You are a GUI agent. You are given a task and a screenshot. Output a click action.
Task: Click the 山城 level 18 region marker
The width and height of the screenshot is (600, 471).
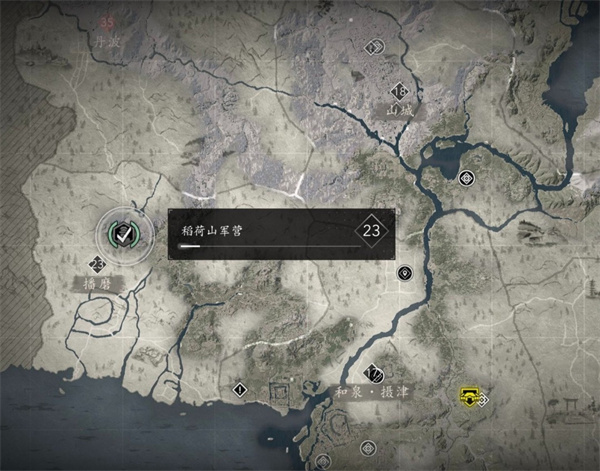tap(399, 90)
